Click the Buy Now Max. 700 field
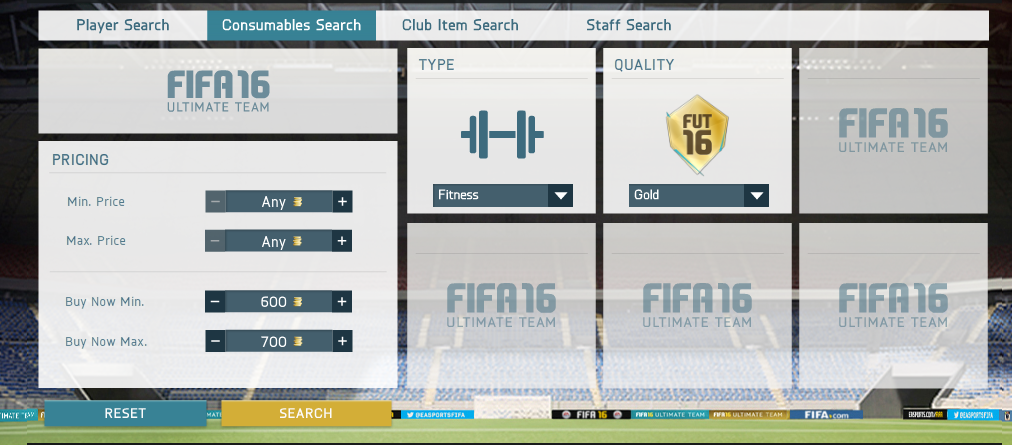Viewport: 1012px width, 445px height. pos(278,342)
